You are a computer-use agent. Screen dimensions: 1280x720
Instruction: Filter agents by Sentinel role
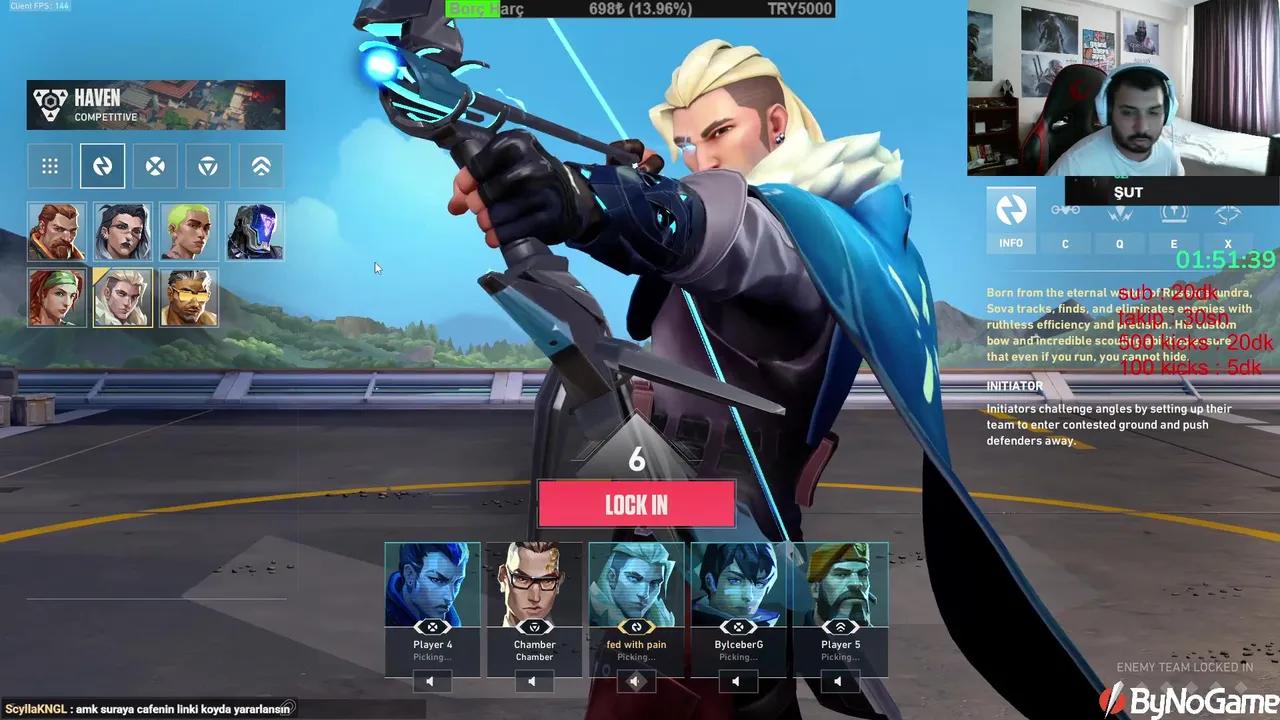pos(260,165)
